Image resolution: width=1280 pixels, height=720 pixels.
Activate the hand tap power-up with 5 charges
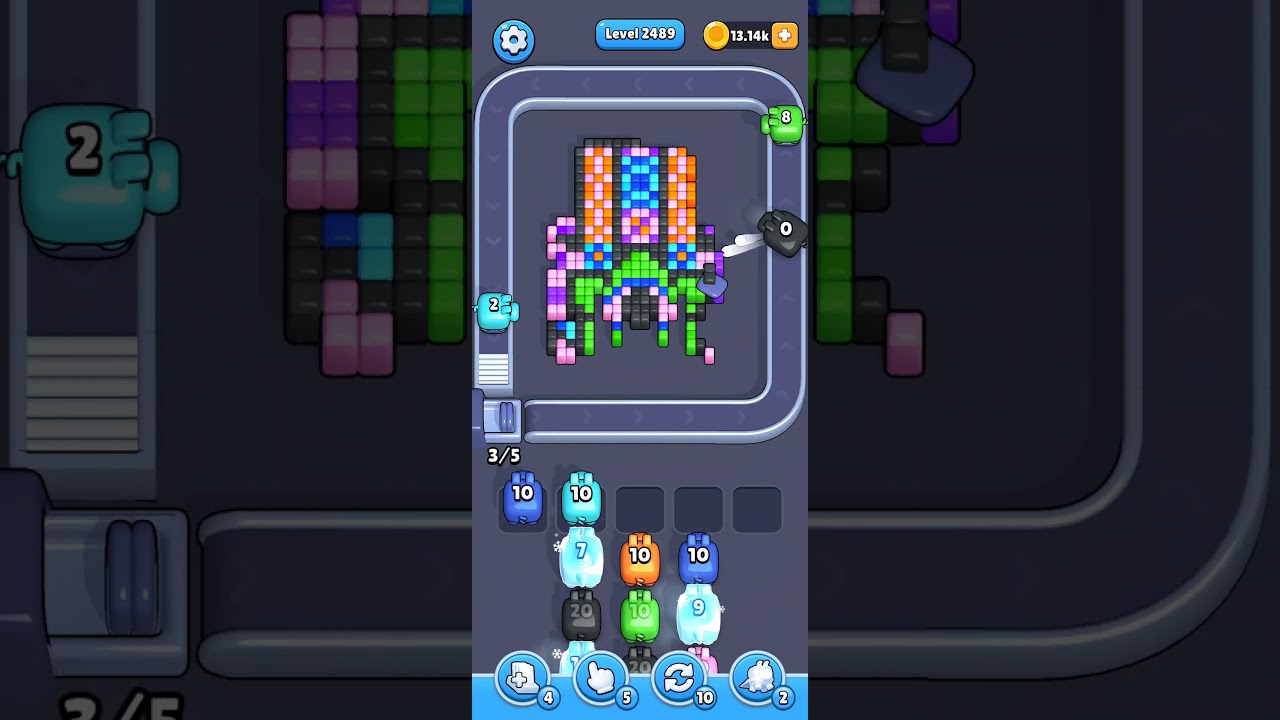600,678
